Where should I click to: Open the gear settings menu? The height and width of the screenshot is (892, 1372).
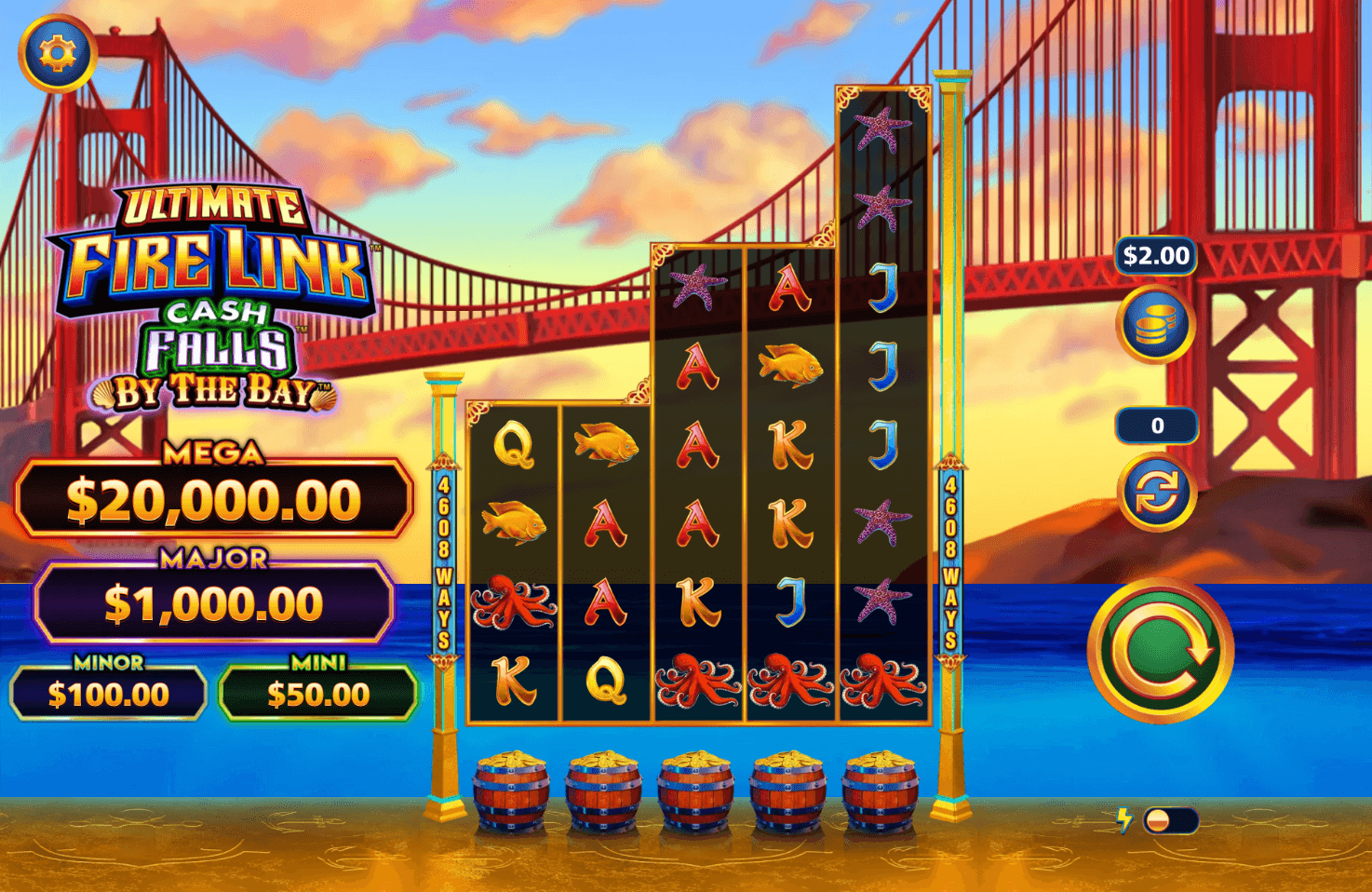58,53
